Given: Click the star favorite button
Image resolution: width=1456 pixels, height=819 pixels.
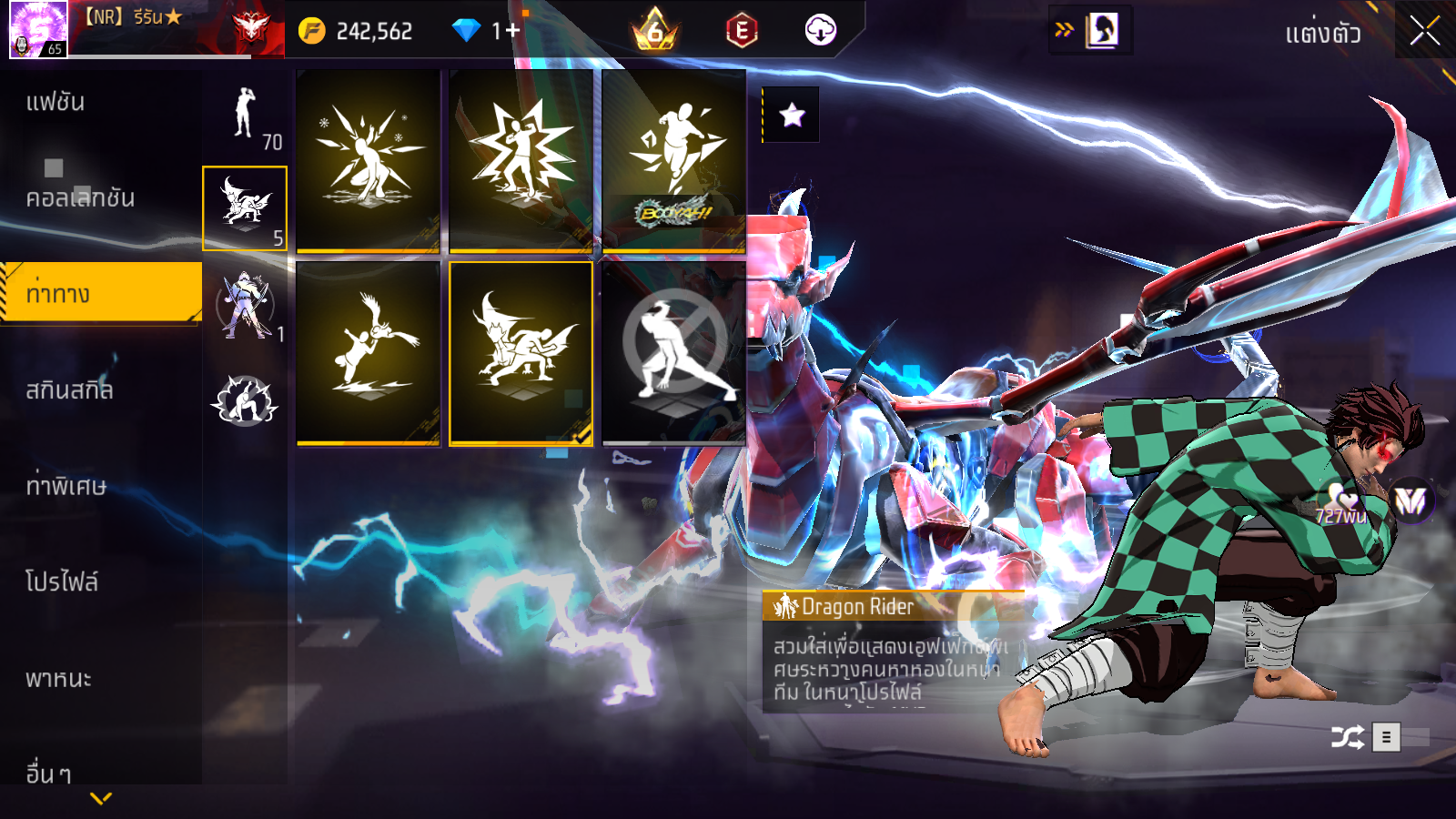Looking at the screenshot, I should click(x=792, y=115).
